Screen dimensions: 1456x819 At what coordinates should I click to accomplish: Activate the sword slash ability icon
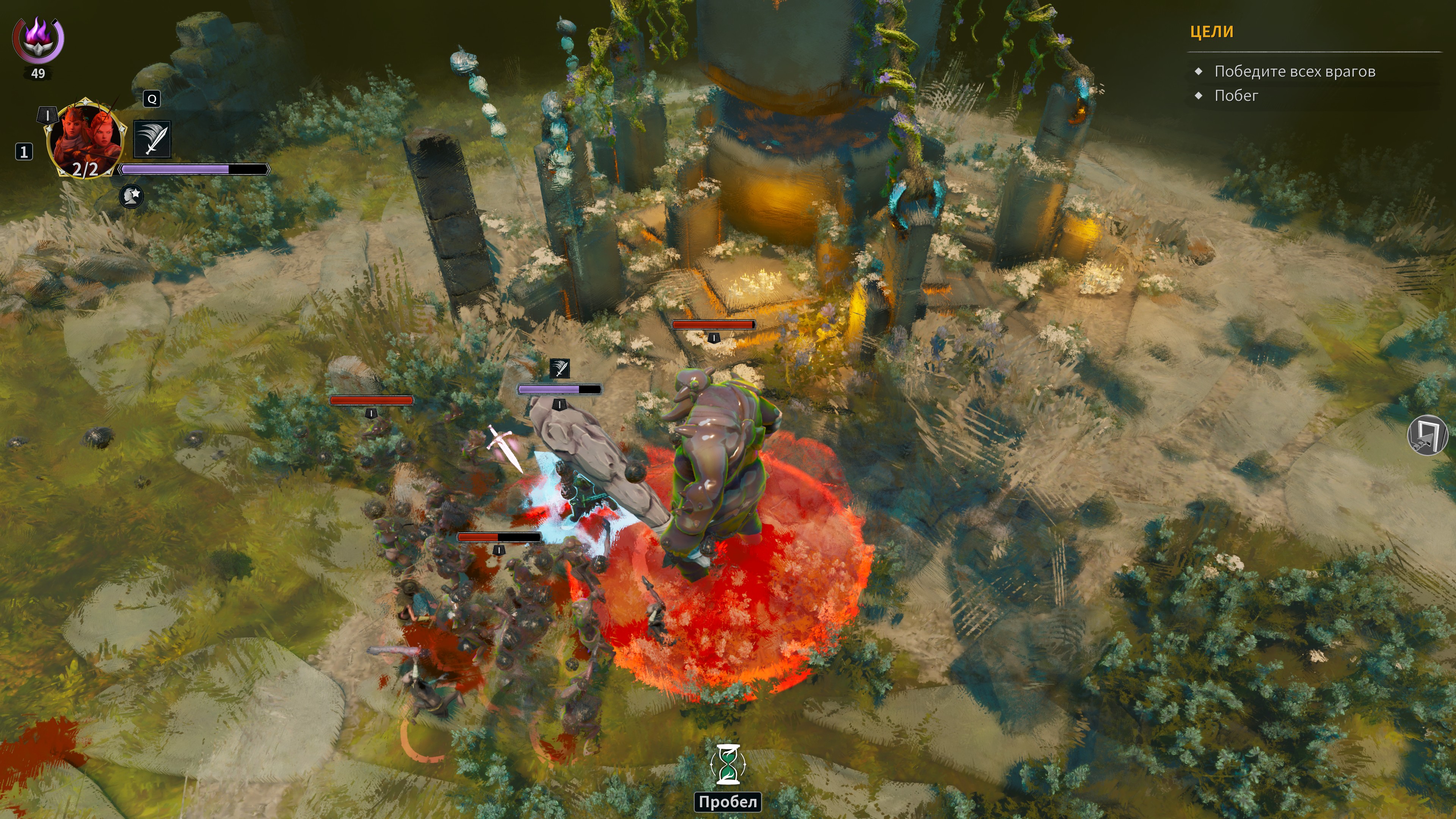click(152, 139)
